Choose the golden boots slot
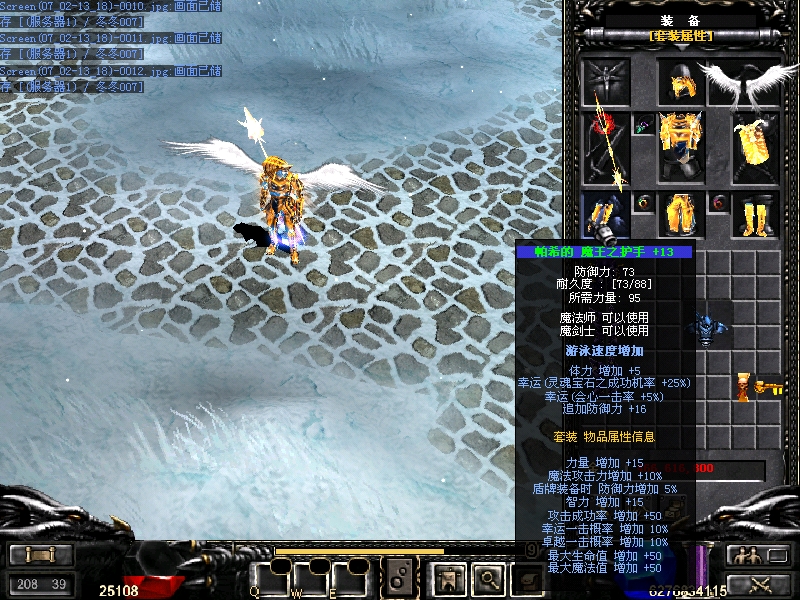Screen dimensions: 800x600 [755, 215]
